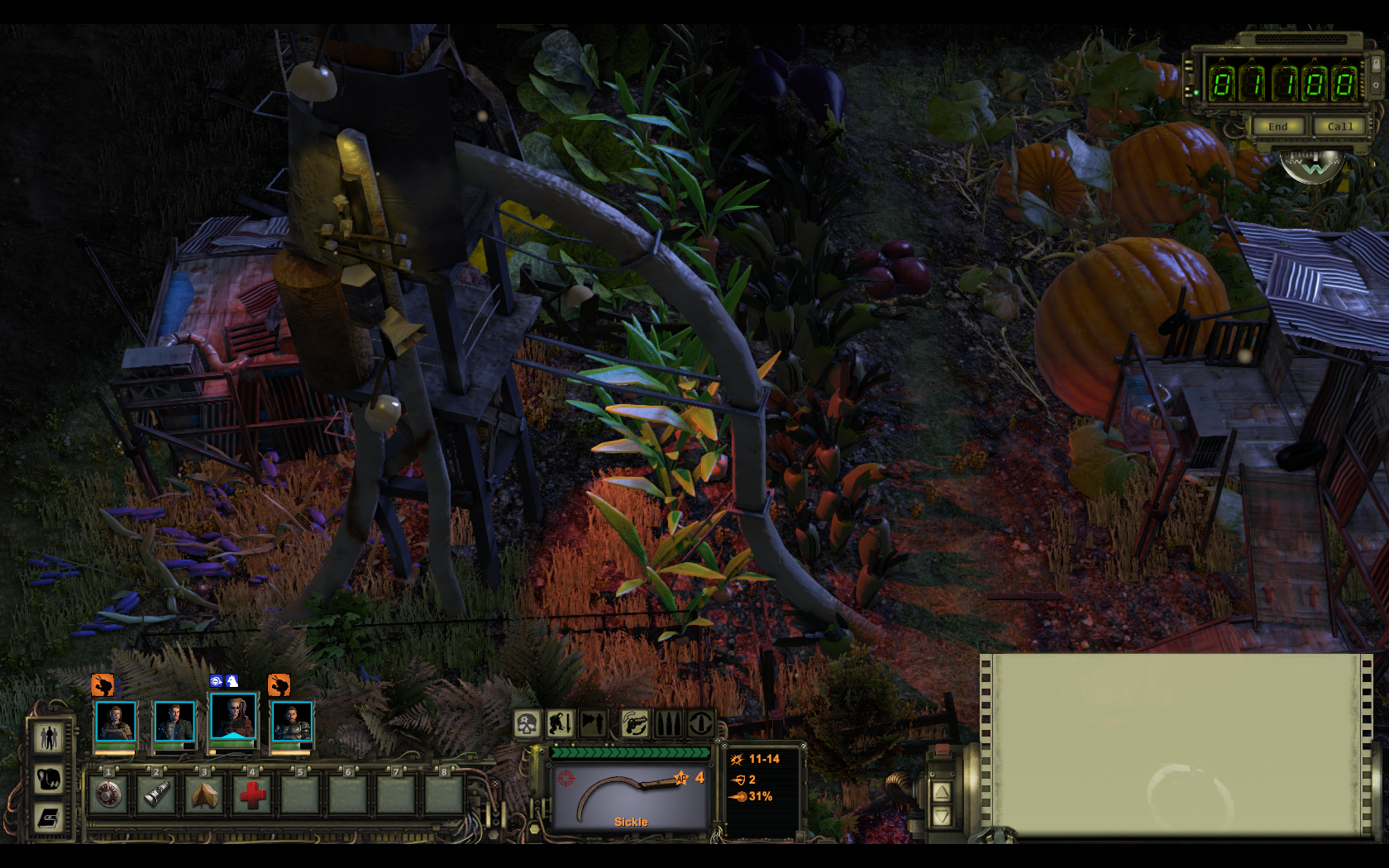
Task: Click the Call button on the radio
Action: [x=1339, y=126]
